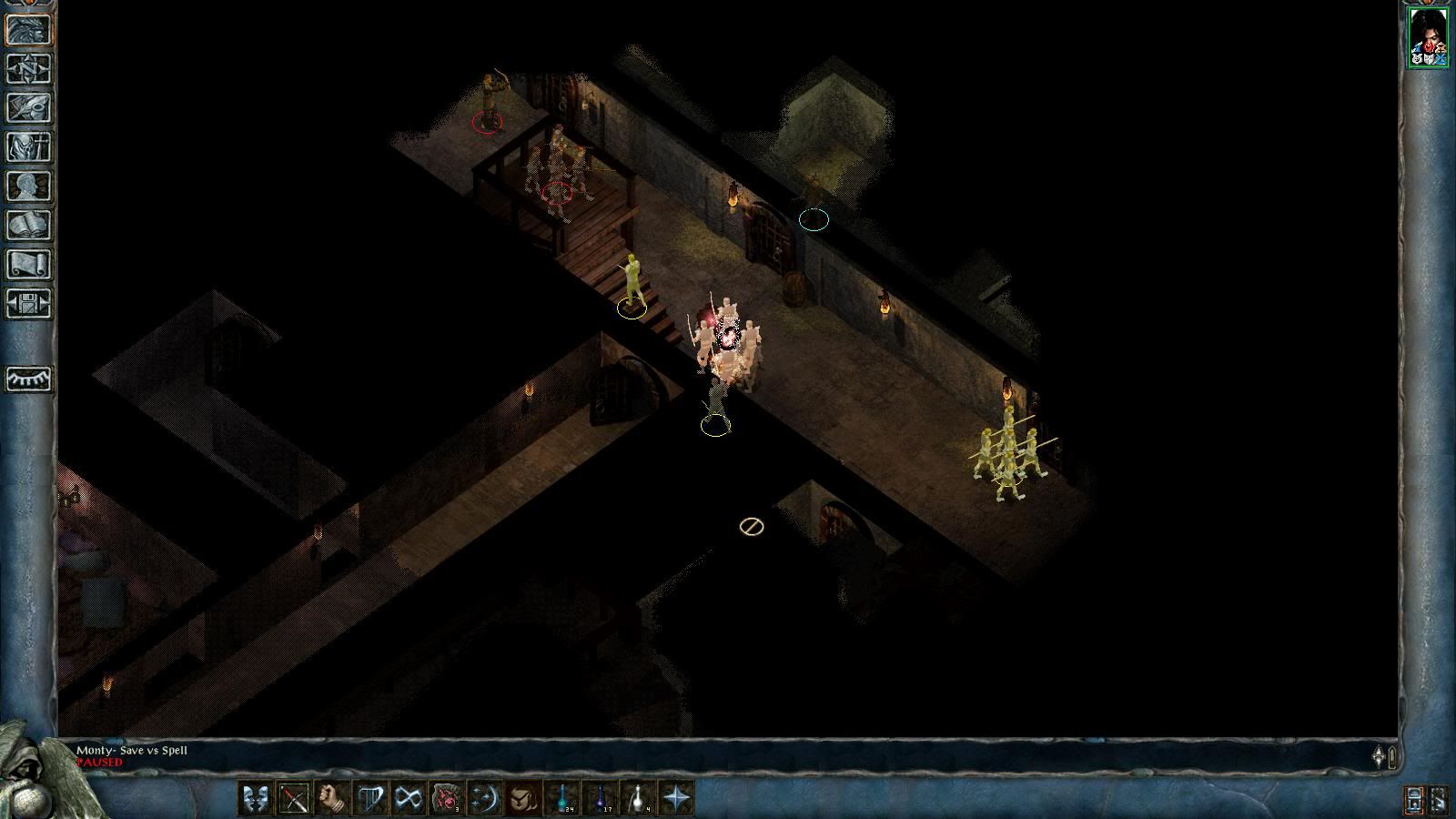Open spell casting via moon and stars icon

[485, 799]
